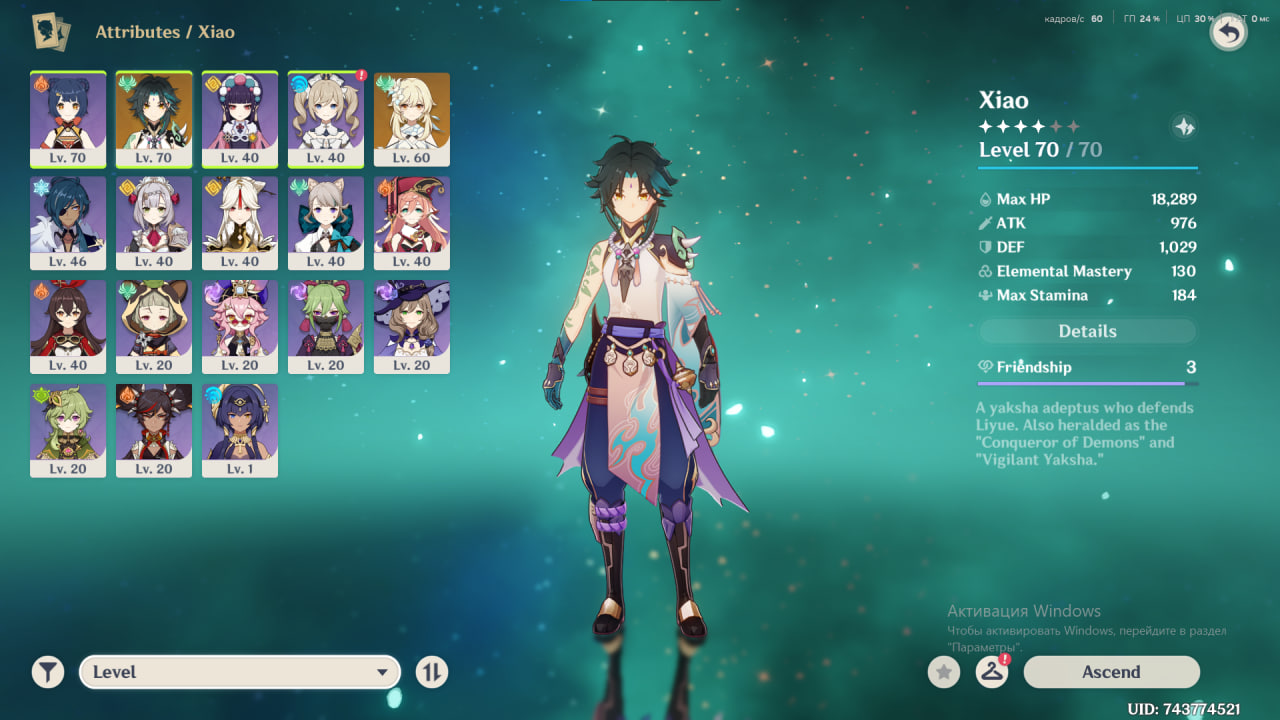Click the sparkle icon beside Xiao's stars
1280x720 pixels.
coord(1184,127)
